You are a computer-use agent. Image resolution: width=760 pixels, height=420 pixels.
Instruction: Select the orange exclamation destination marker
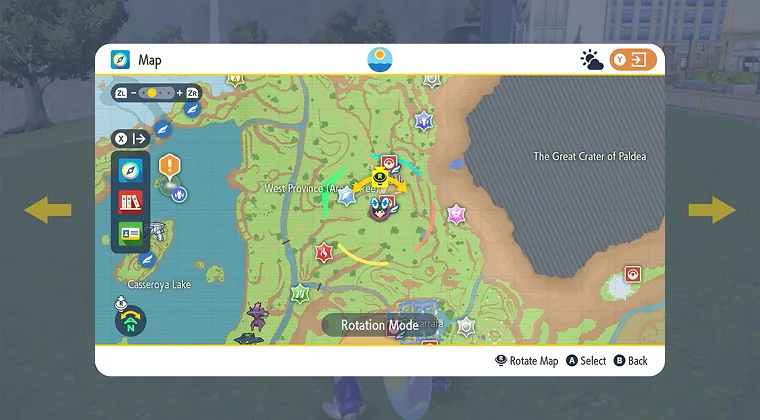tap(169, 164)
